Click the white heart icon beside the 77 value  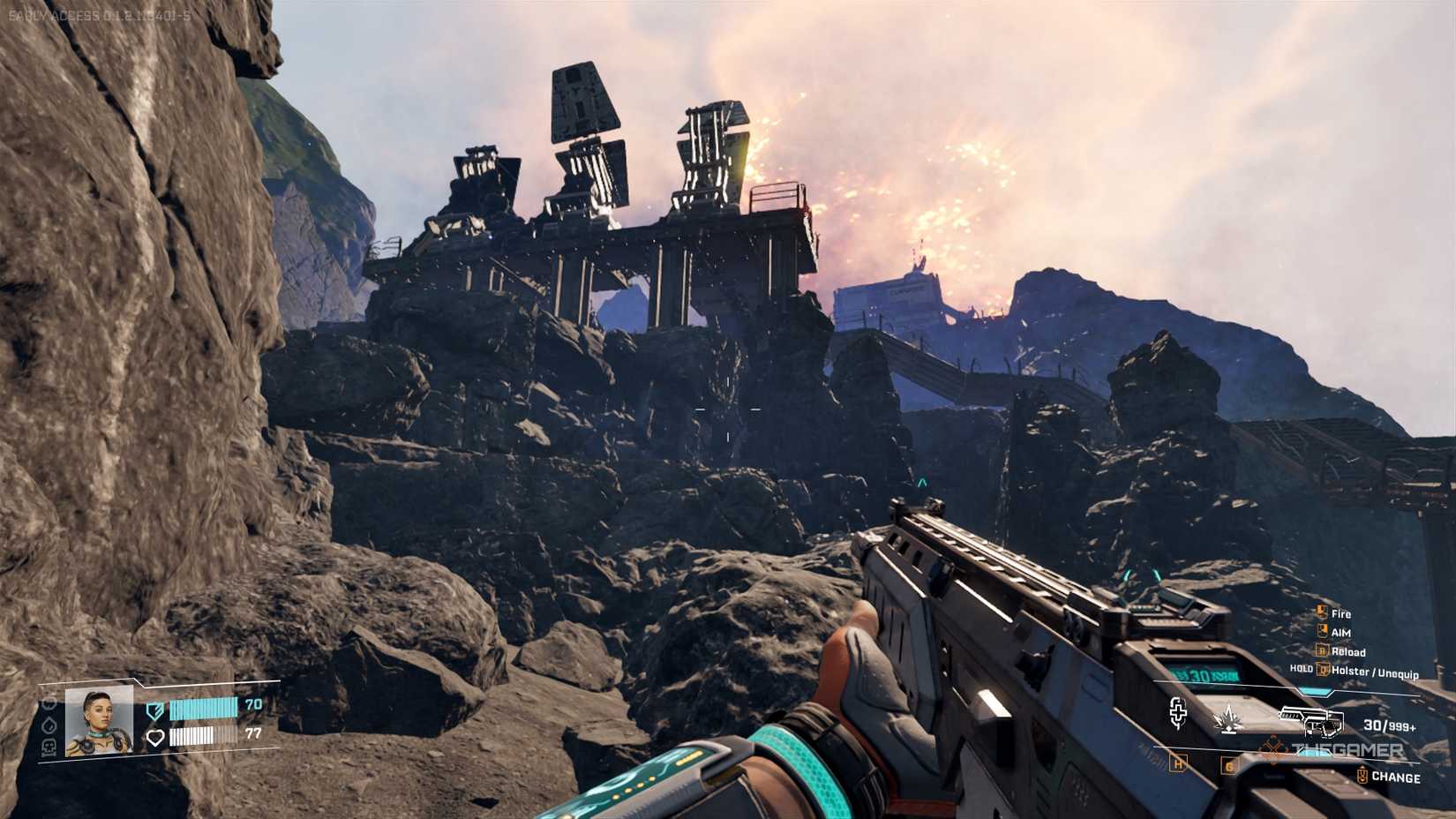point(155,737)
